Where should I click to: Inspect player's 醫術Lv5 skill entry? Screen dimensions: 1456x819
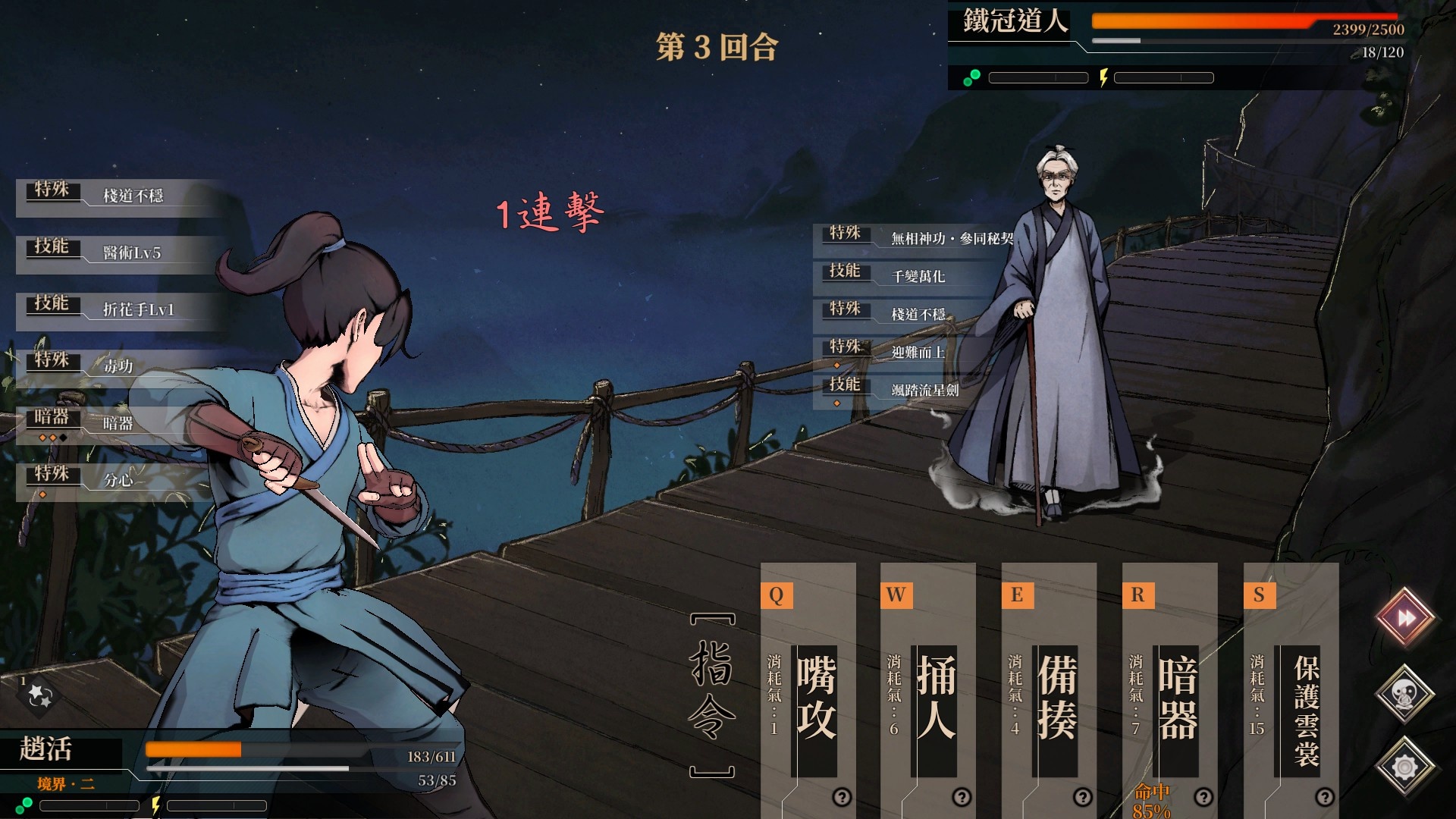click(121, 253)
